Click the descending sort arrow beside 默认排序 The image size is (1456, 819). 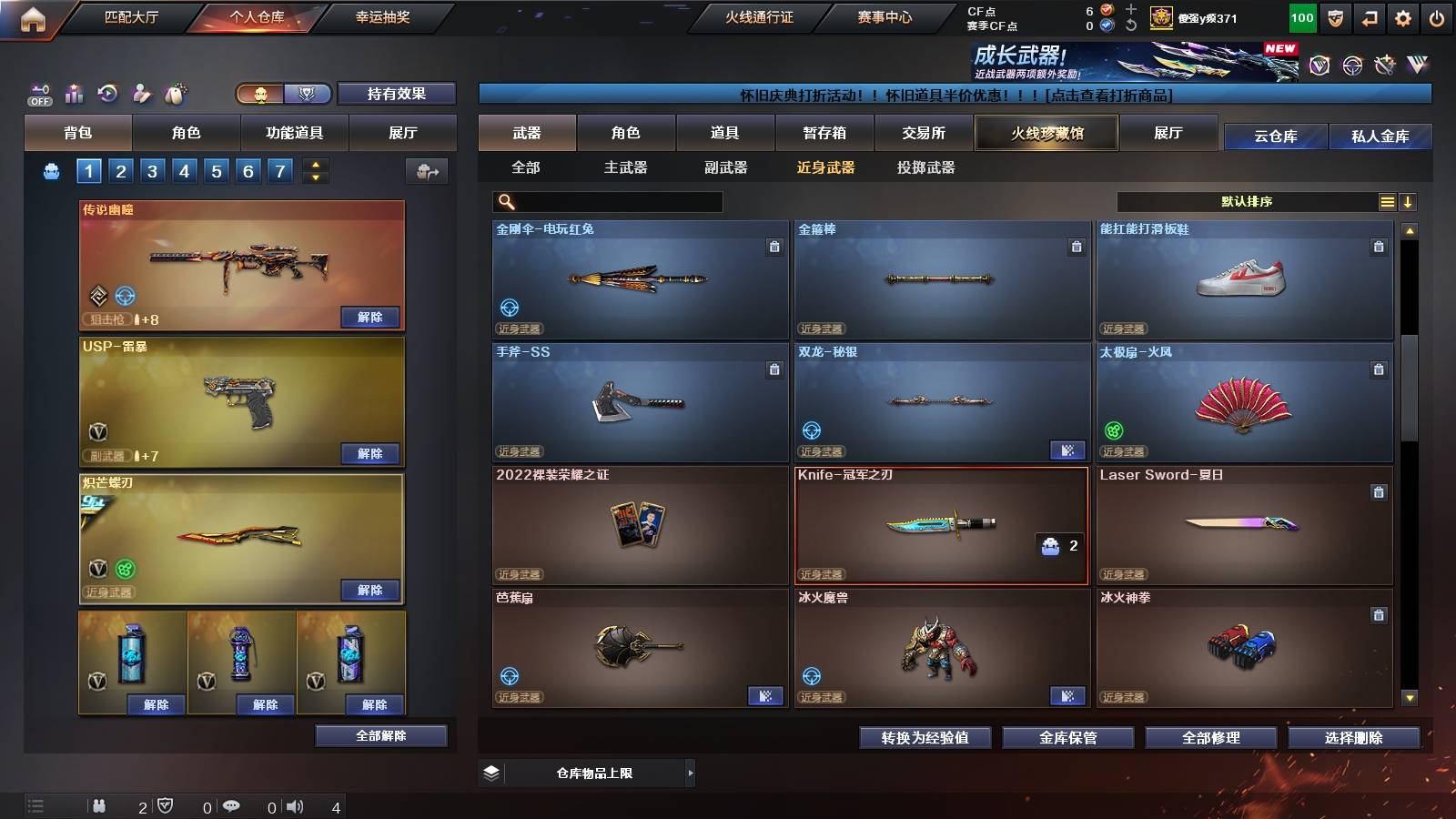pos(1407,201)
